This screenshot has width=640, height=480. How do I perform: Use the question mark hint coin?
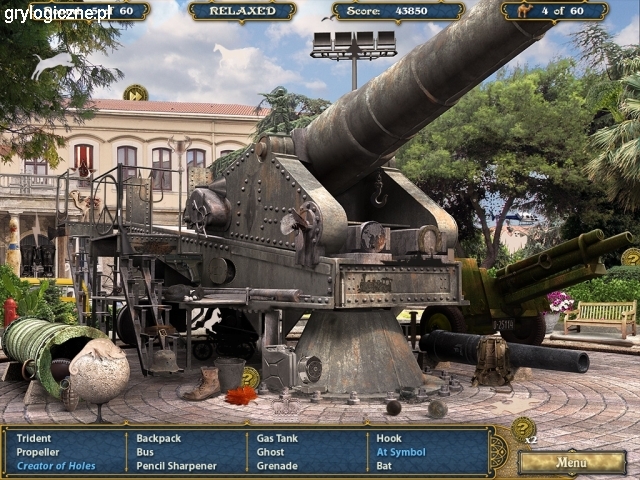click(x=523, y=429)
